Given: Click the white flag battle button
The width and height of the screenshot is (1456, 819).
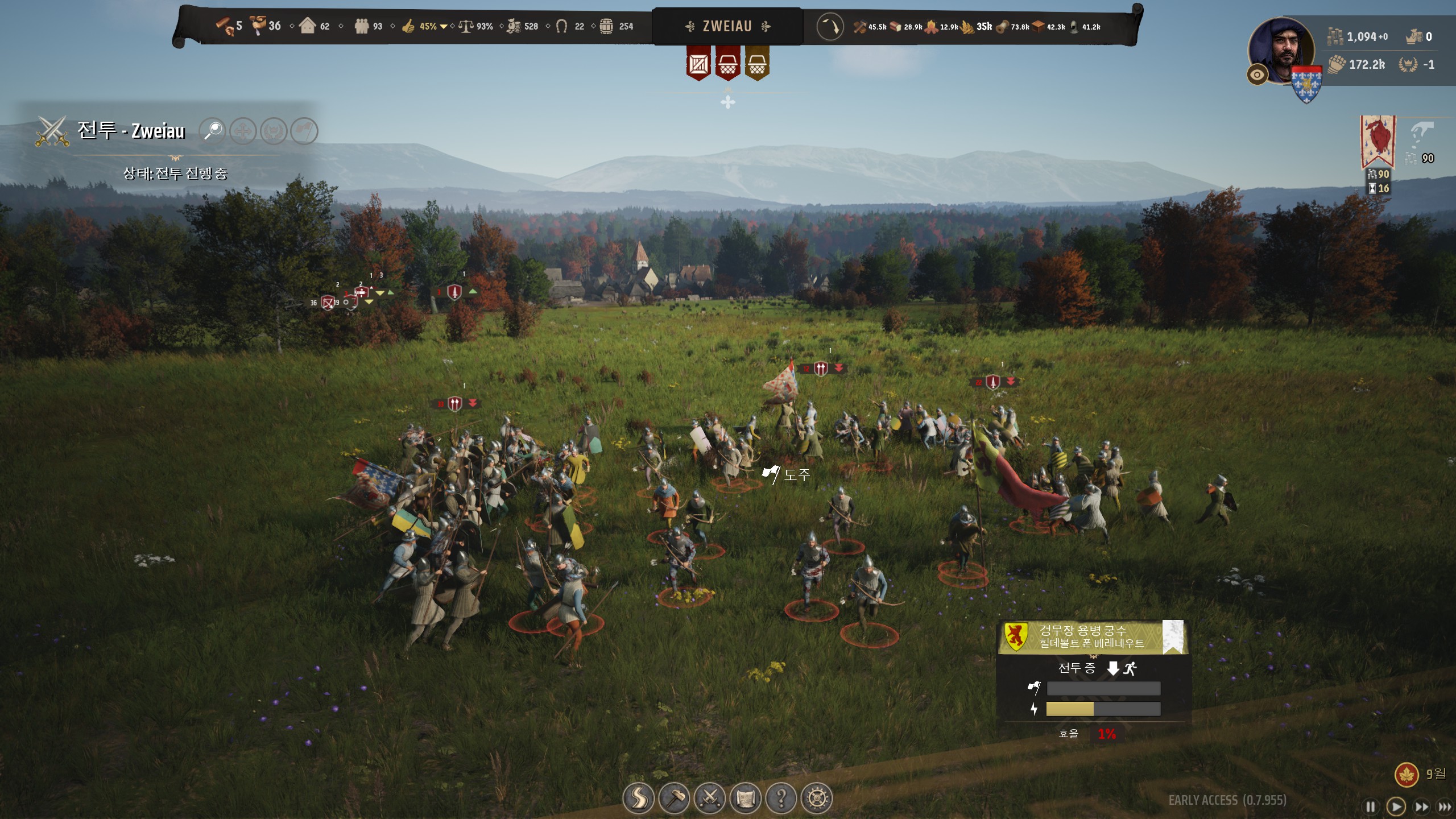Looking at the screenshot, I should [x=304, y=131].
